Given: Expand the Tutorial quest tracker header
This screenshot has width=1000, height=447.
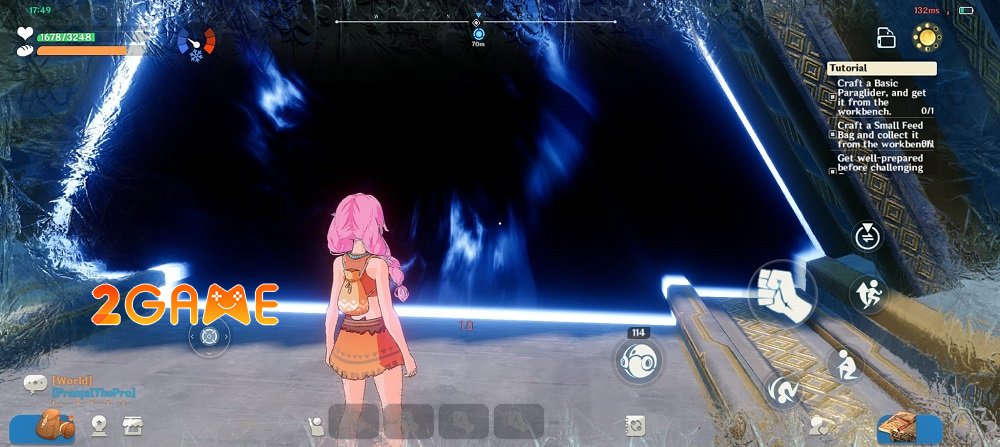Looking at the screenshot, I should (882, 69).
